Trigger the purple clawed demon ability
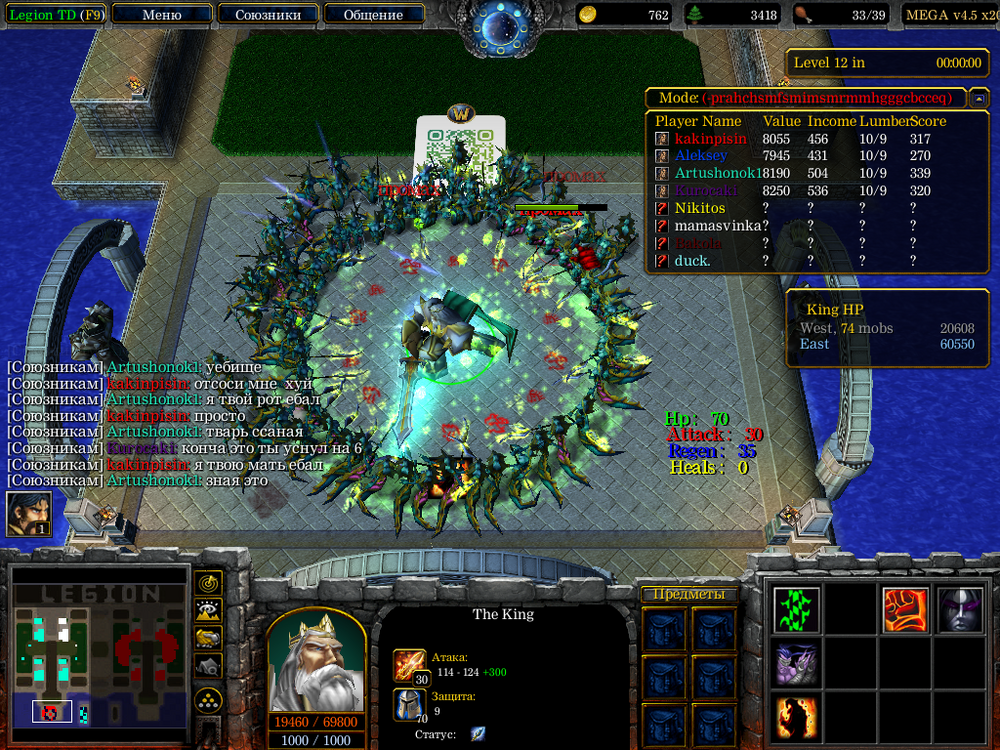Viewport: 1000px width, 750px height. click(797, 664)
